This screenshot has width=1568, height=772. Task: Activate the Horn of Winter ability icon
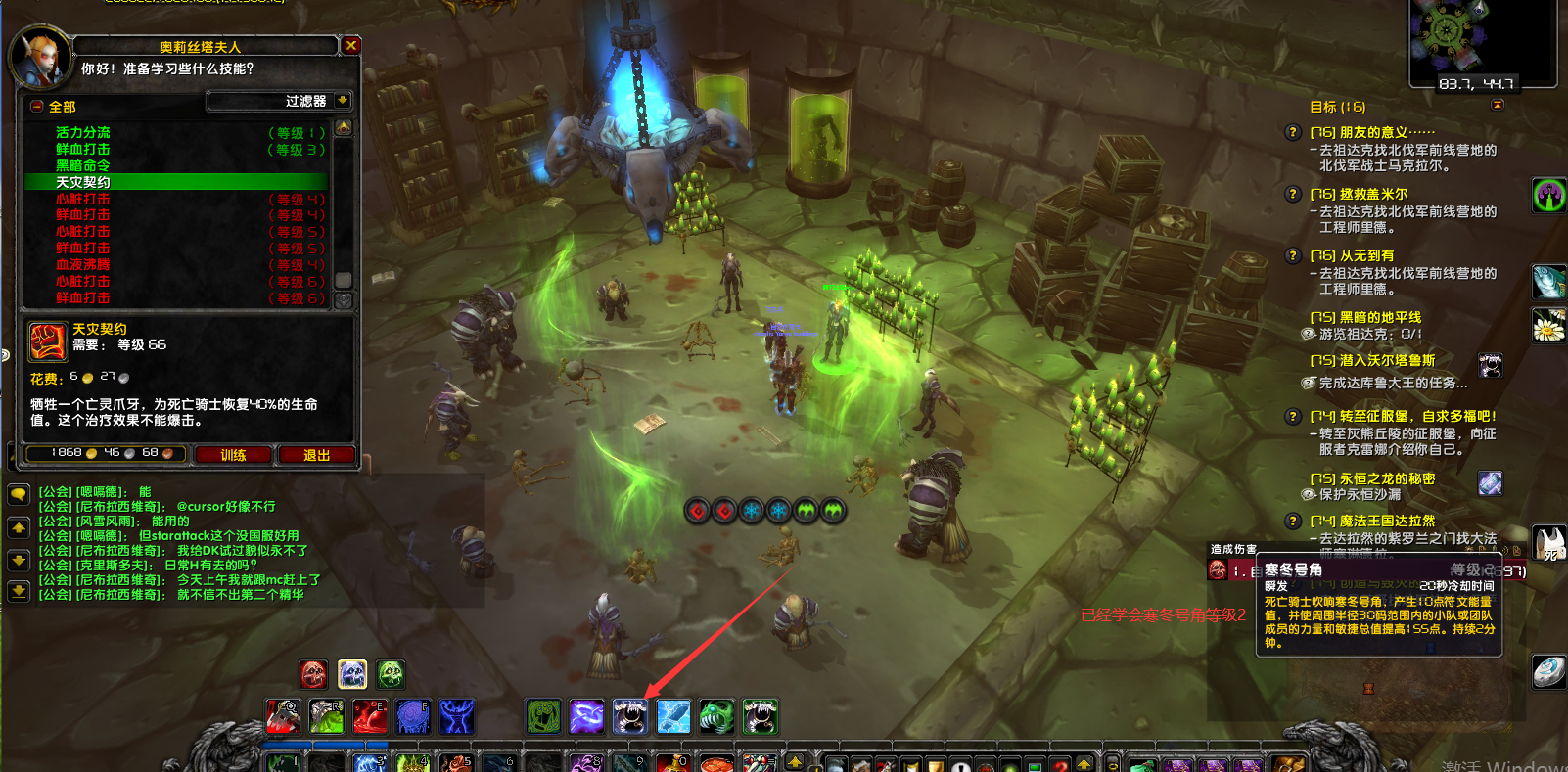630,716
